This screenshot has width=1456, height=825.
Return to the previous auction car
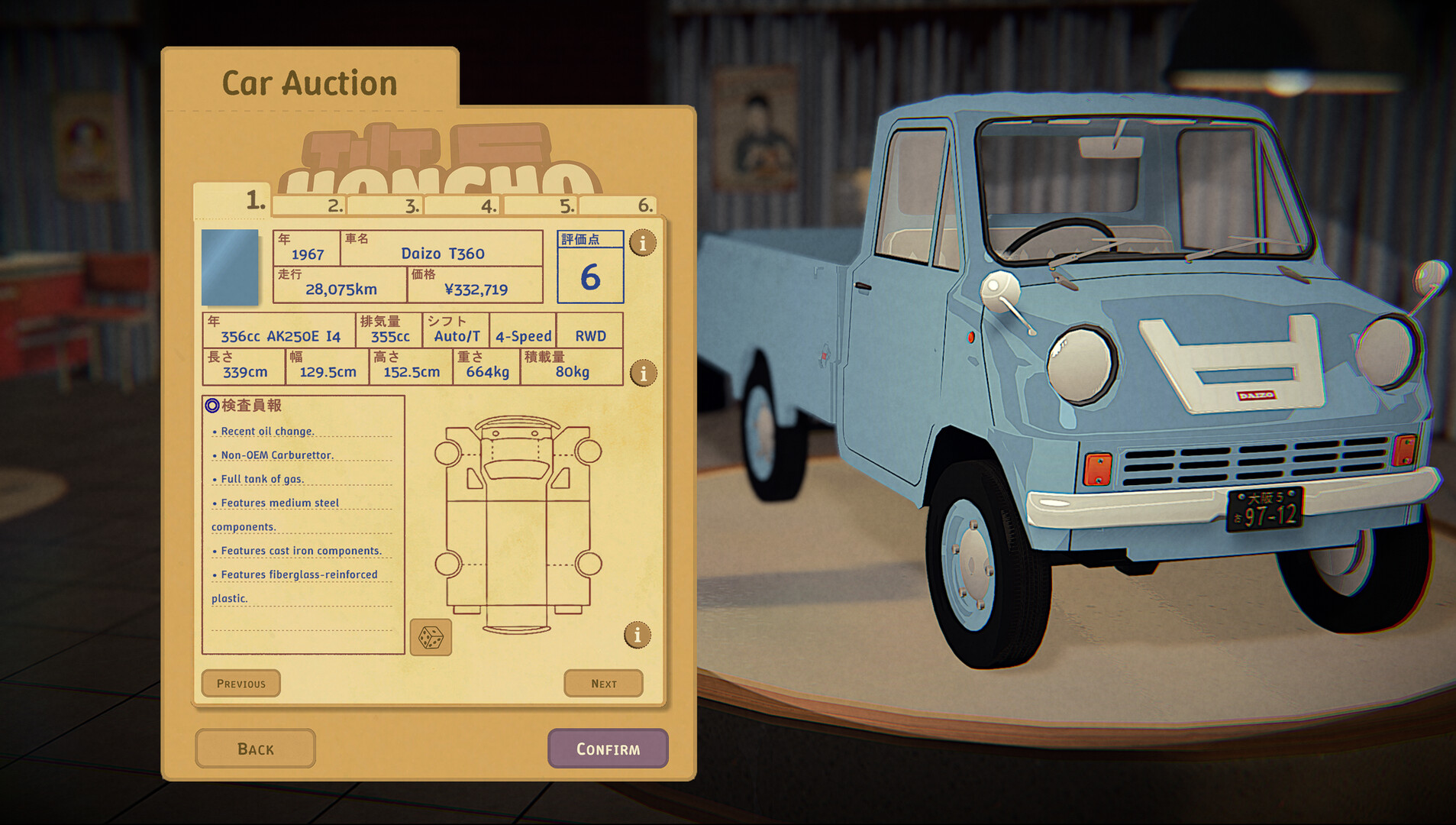(241, 684)
